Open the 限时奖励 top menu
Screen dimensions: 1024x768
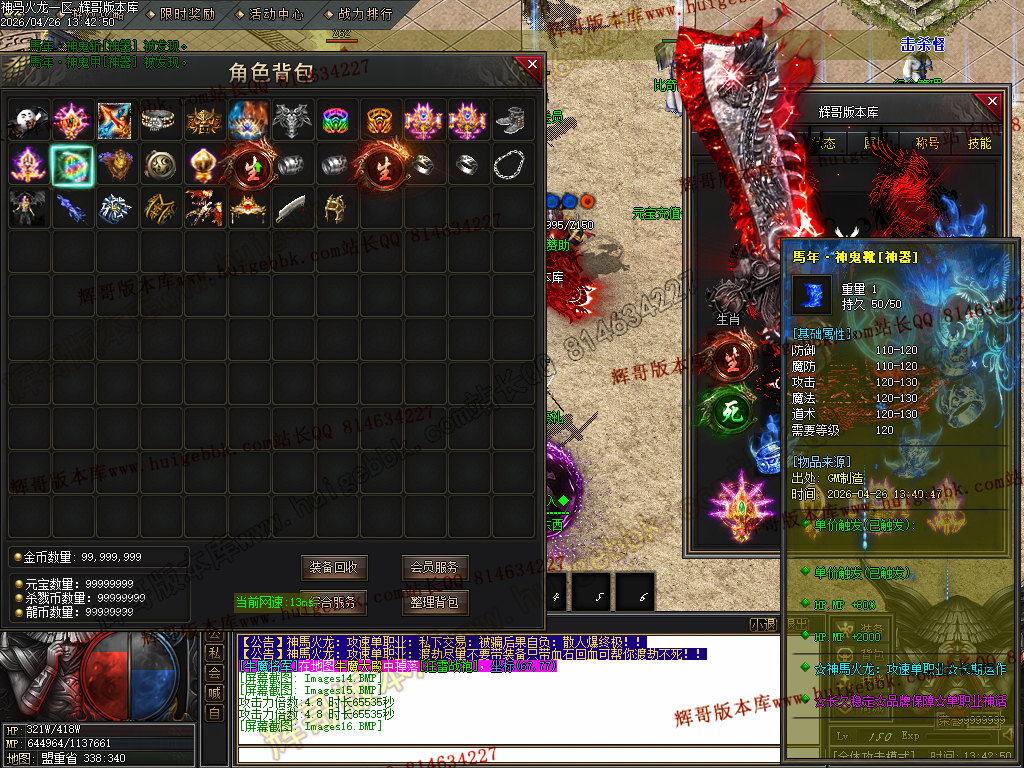tap(187, 14)
